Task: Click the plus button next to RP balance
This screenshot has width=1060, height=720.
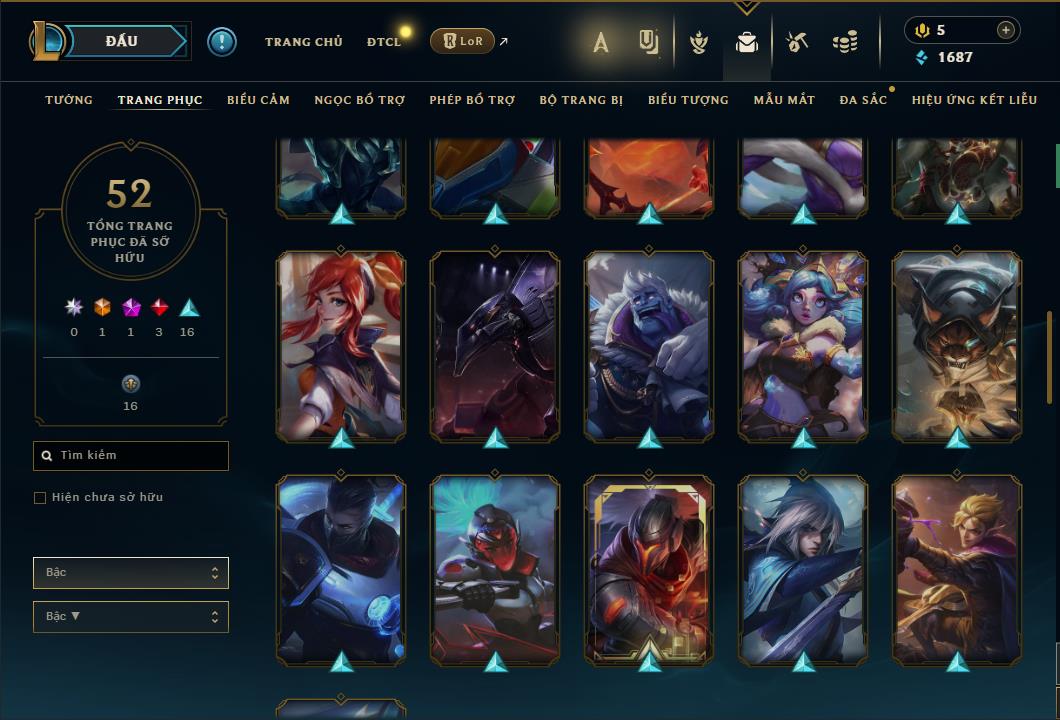Action: (1005, 30)
